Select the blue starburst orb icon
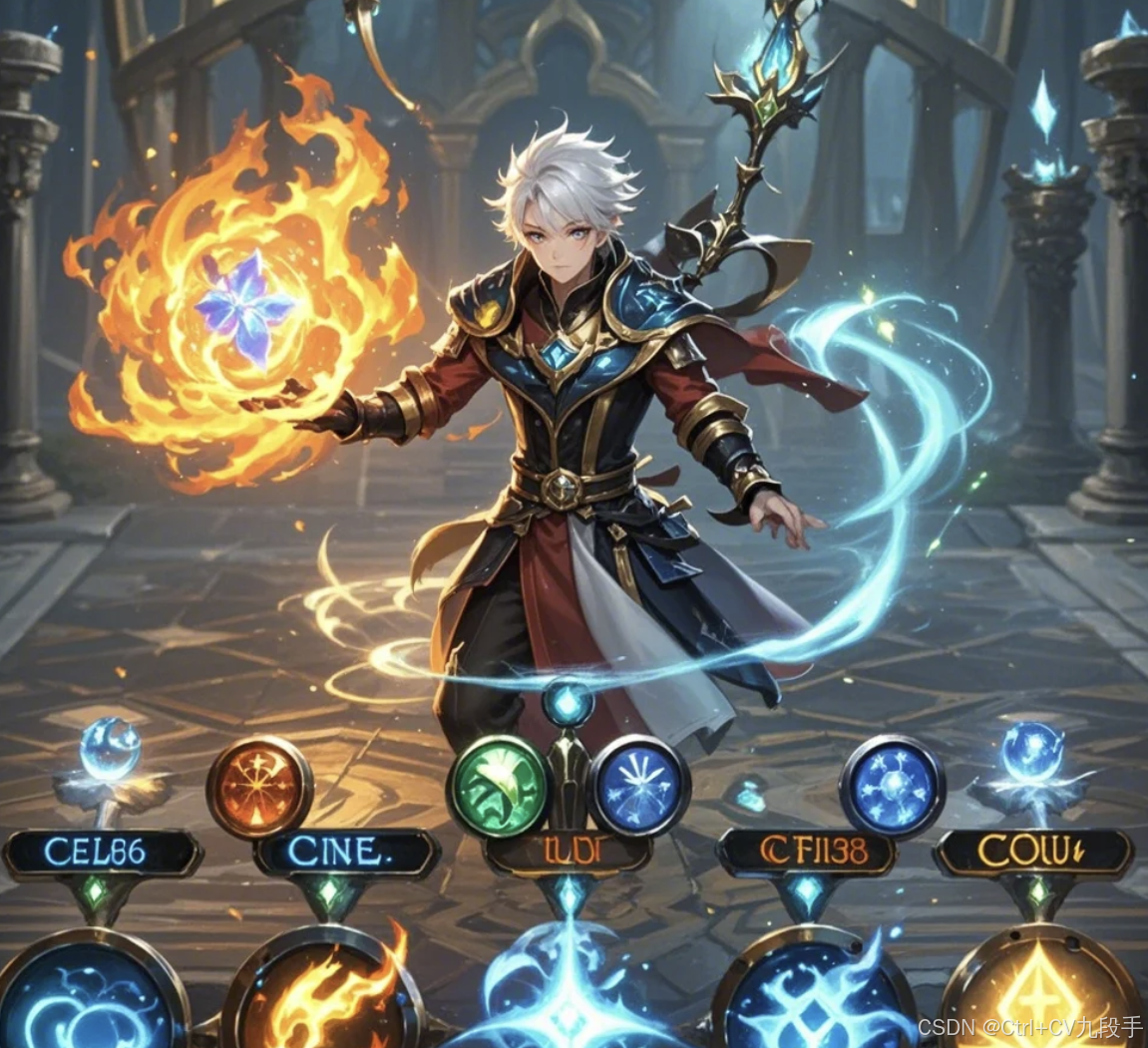This screenshot has width=1148, height=1048. [640, 786]
